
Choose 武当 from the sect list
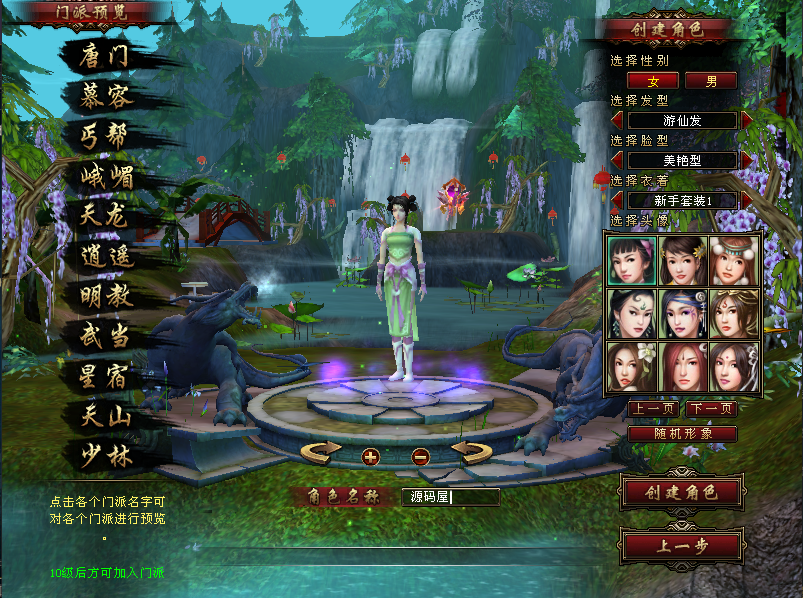pyautogui.click(x=105, y=337)
